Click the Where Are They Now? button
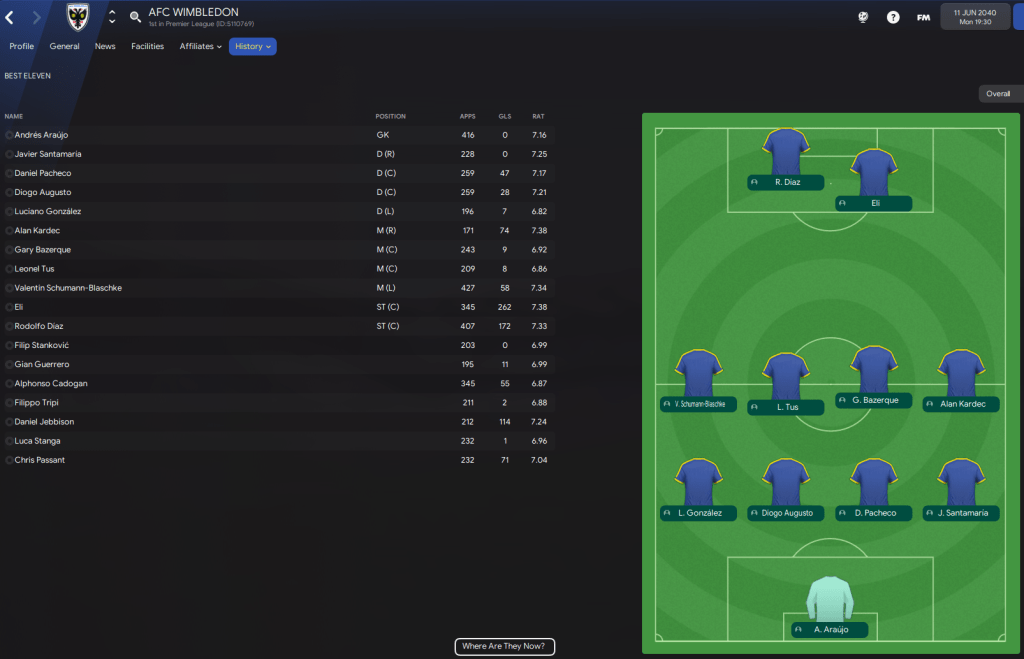This screenshot has width=1024, height=659. pyautogui.click(x=504, y=647)
